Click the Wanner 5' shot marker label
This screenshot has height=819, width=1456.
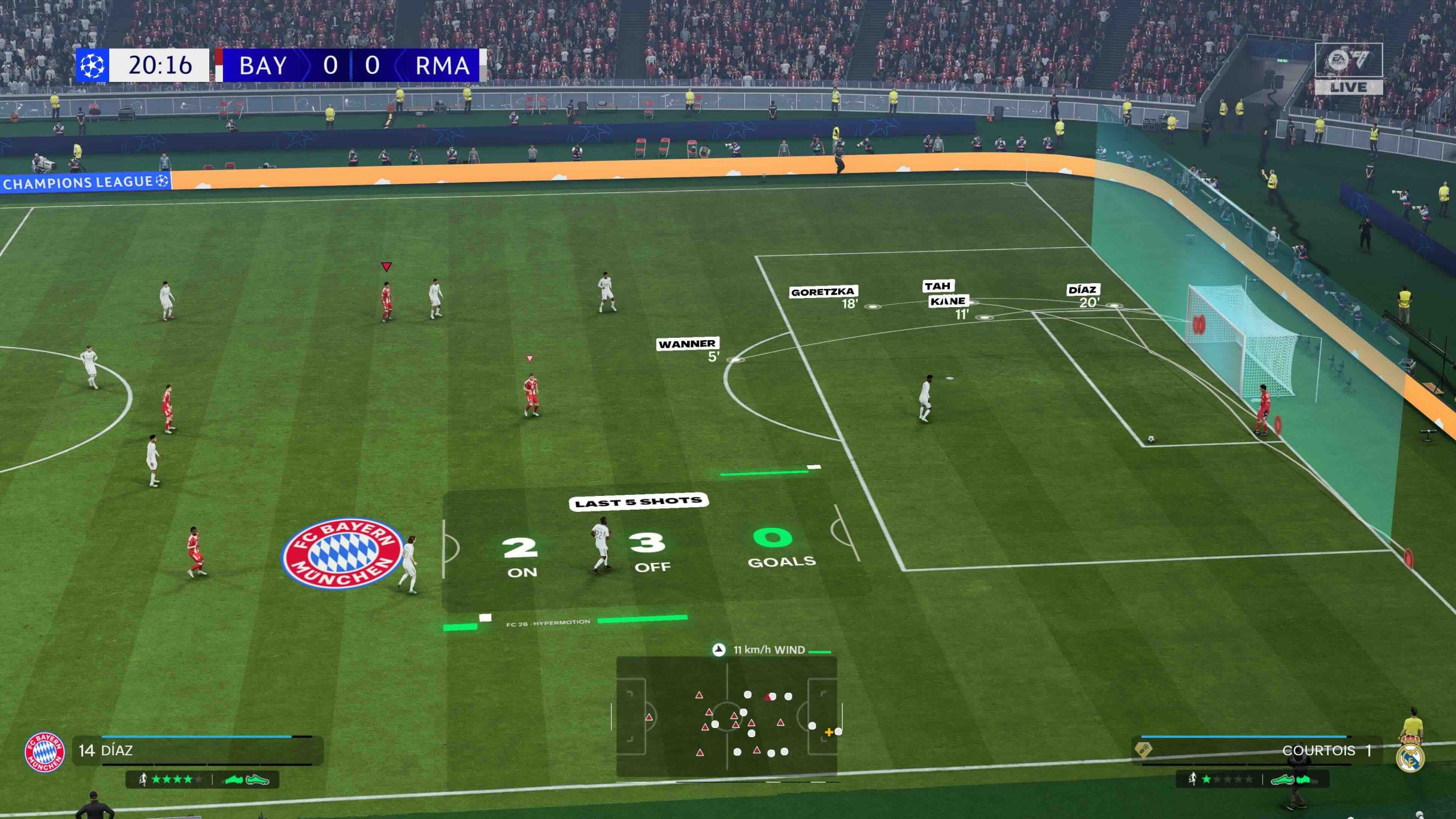point(687,344)
